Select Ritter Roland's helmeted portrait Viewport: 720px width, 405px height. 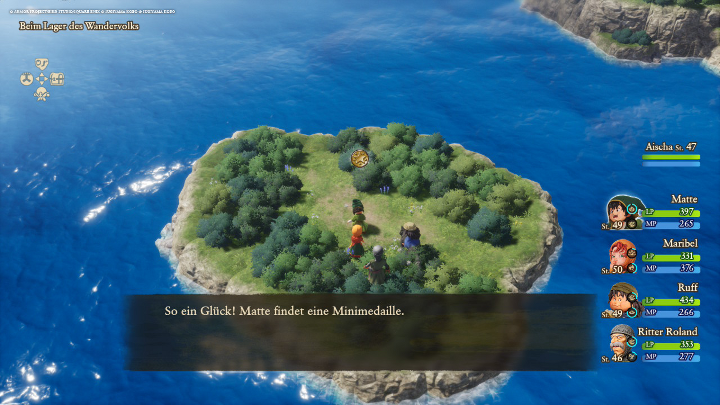[x=621, y=342]
